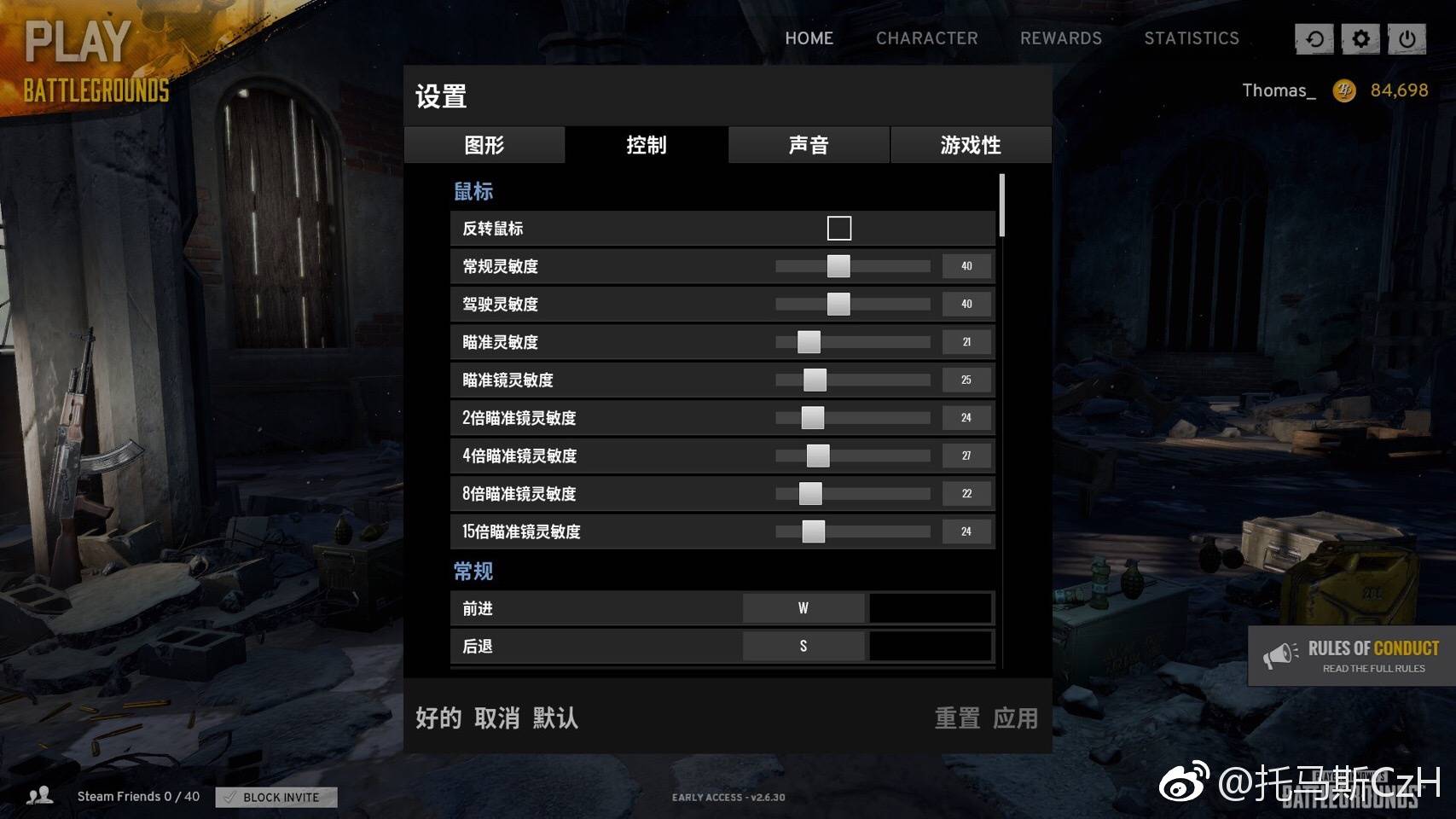Open the 游戏性 (gameplay) tab
The width and height of the screenshot is (1456, 819).
[x=970, y=145]
